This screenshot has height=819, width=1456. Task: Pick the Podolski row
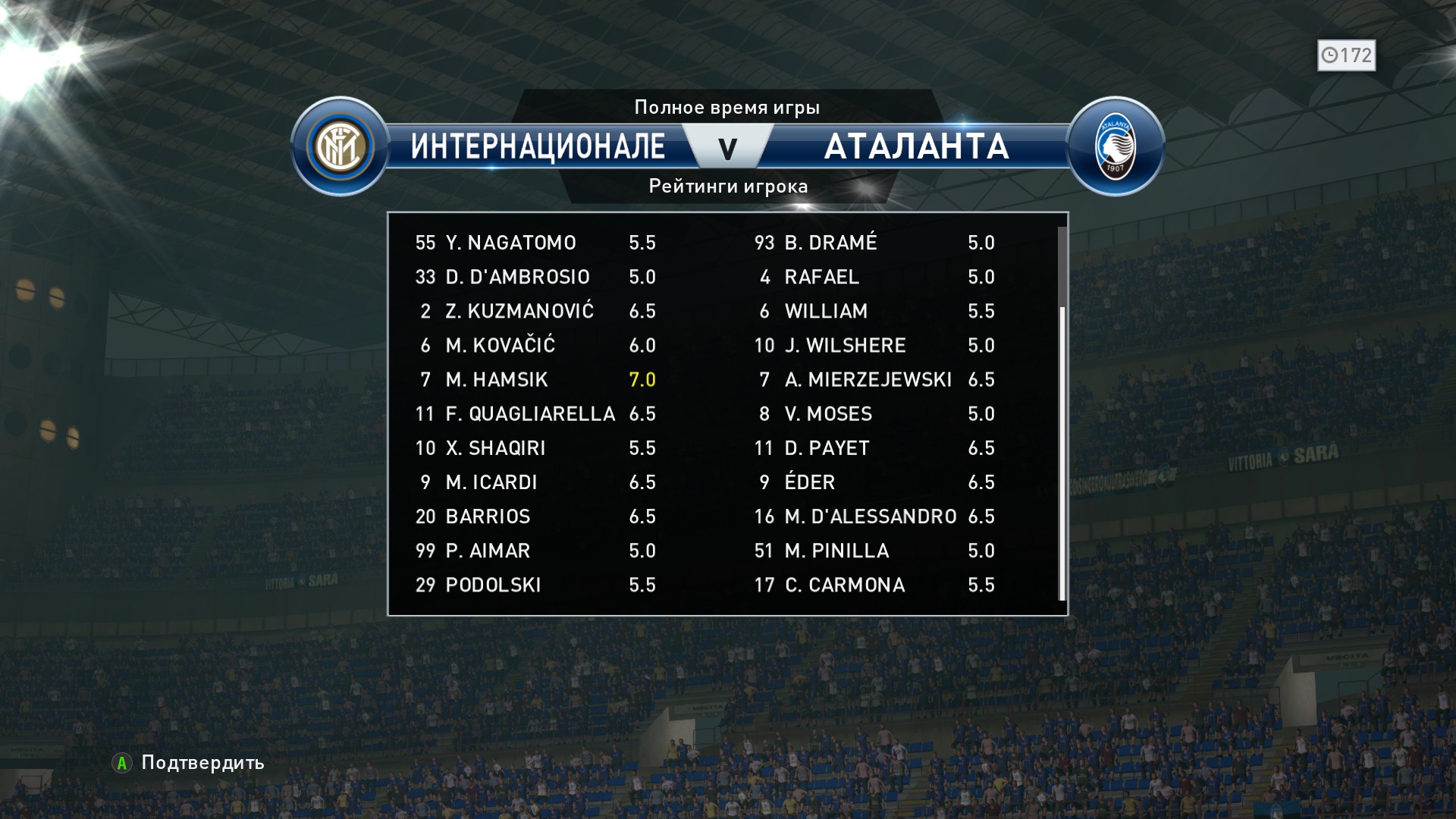[x=535, y=585]
